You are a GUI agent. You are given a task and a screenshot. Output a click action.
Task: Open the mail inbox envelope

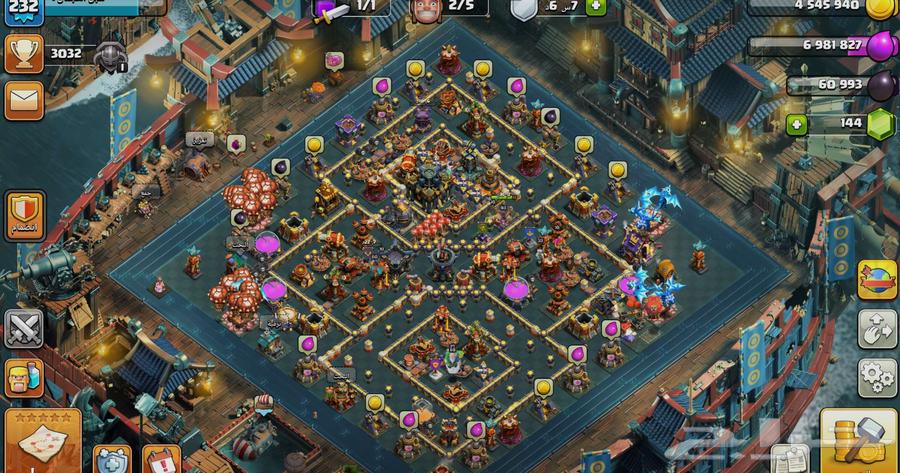(x=23, y=100)
